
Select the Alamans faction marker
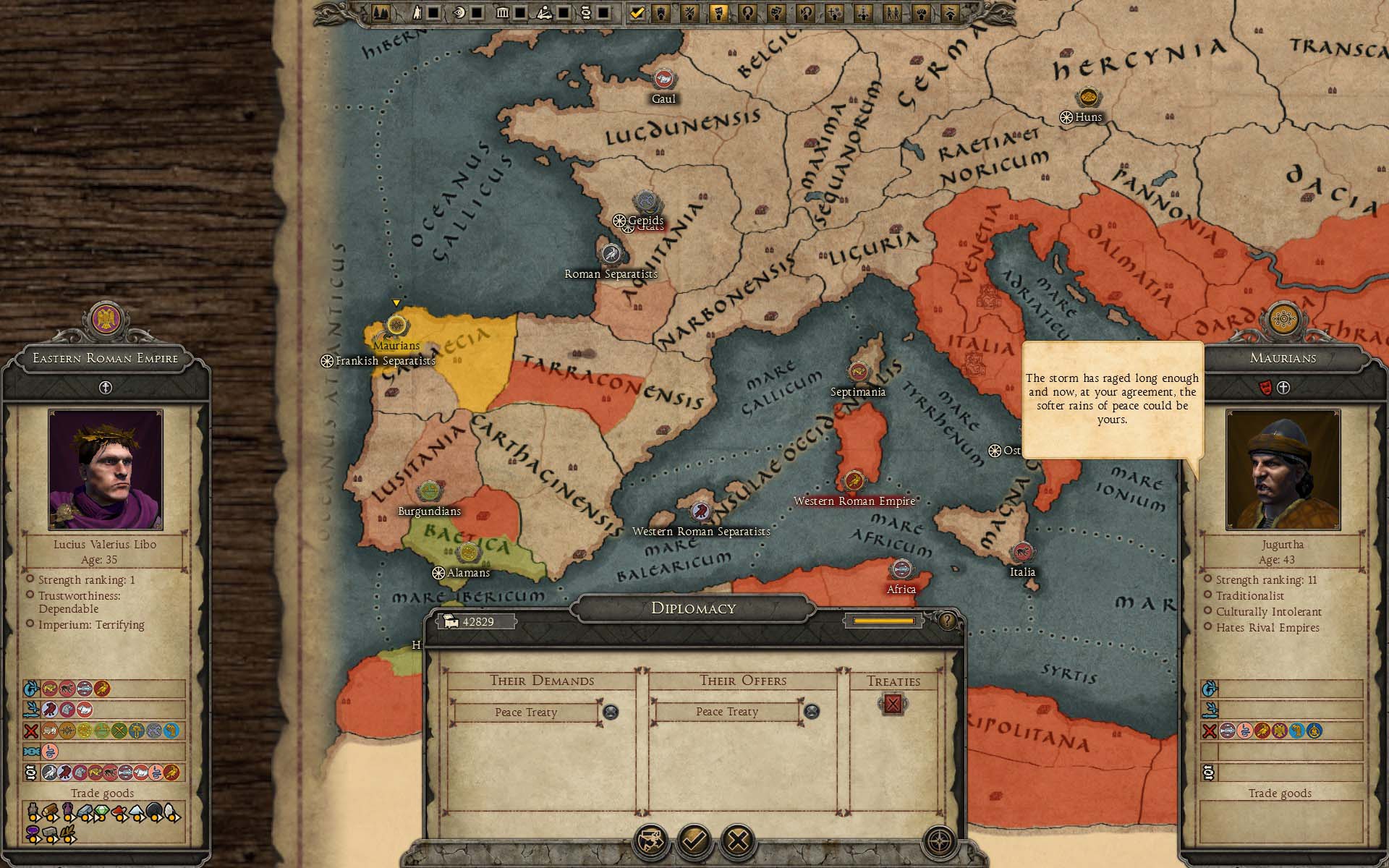pos(469,553)
